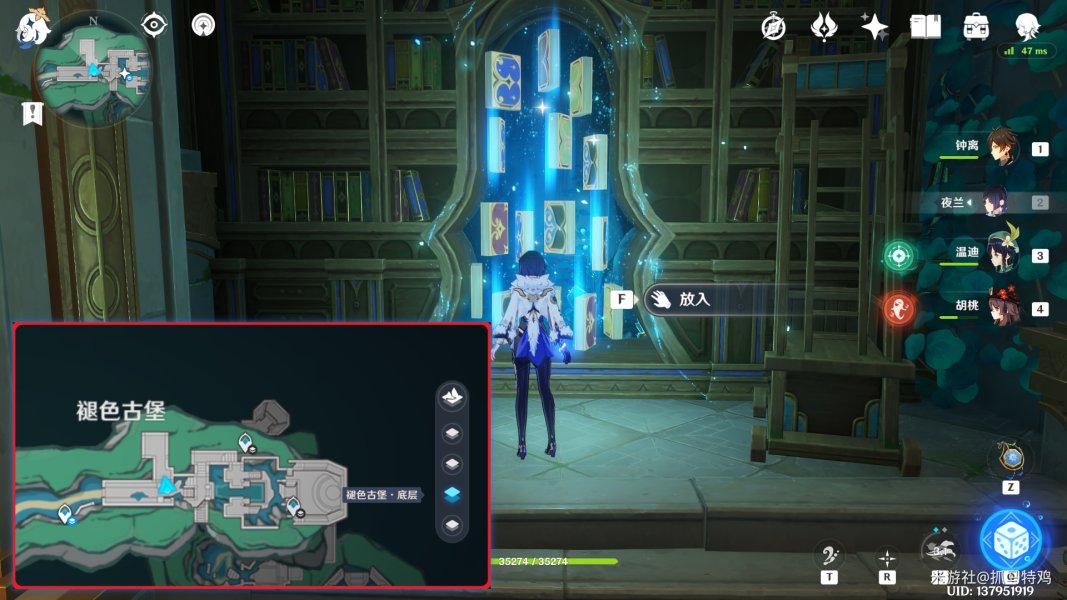Image resolution: width=1067 pixels, height=600 pixels.
Task: Select the teleport waypoint north of castle
Action: pos(246,442)
